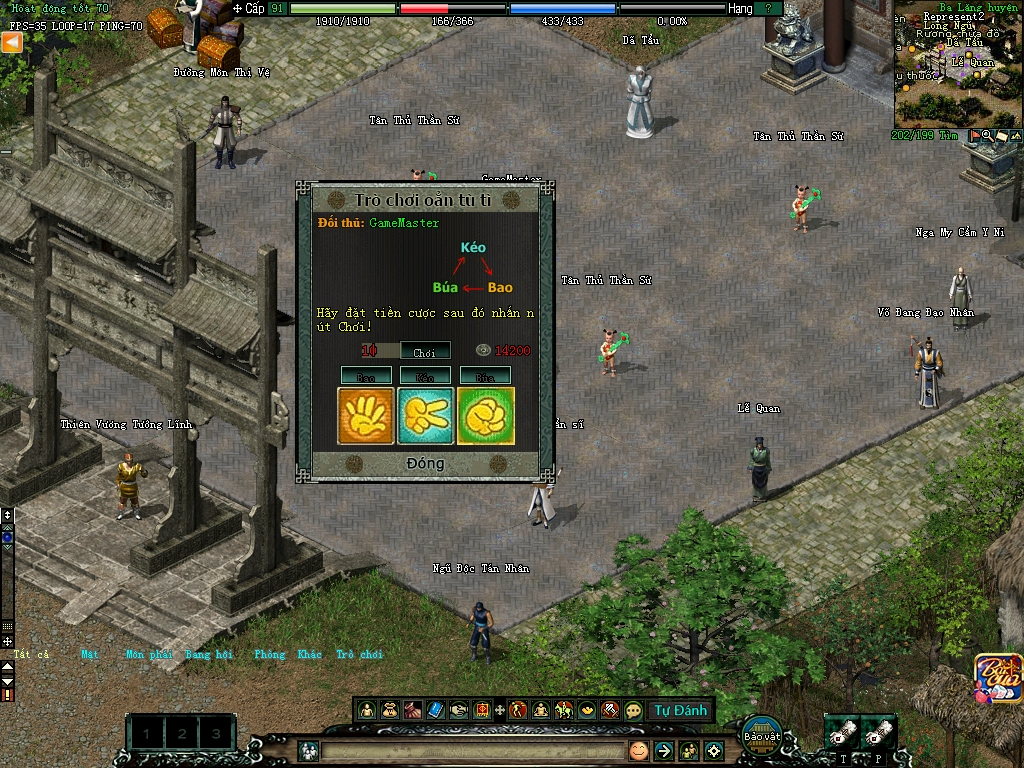Click the orange back arrow button
The width and height of the screenshot is (1024, 768).
coord(11,42)
